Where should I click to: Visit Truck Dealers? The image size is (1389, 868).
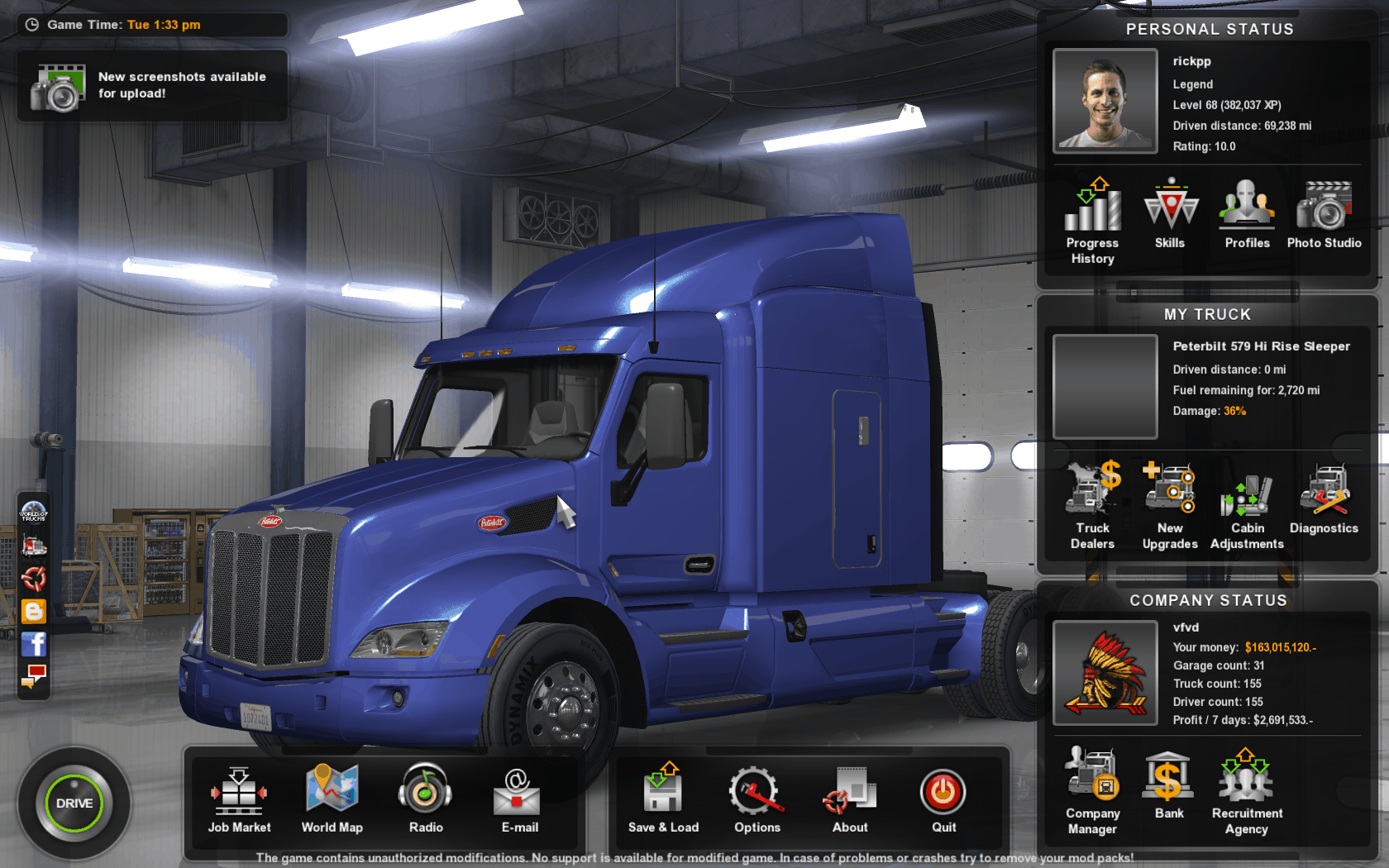(1092, 504)
